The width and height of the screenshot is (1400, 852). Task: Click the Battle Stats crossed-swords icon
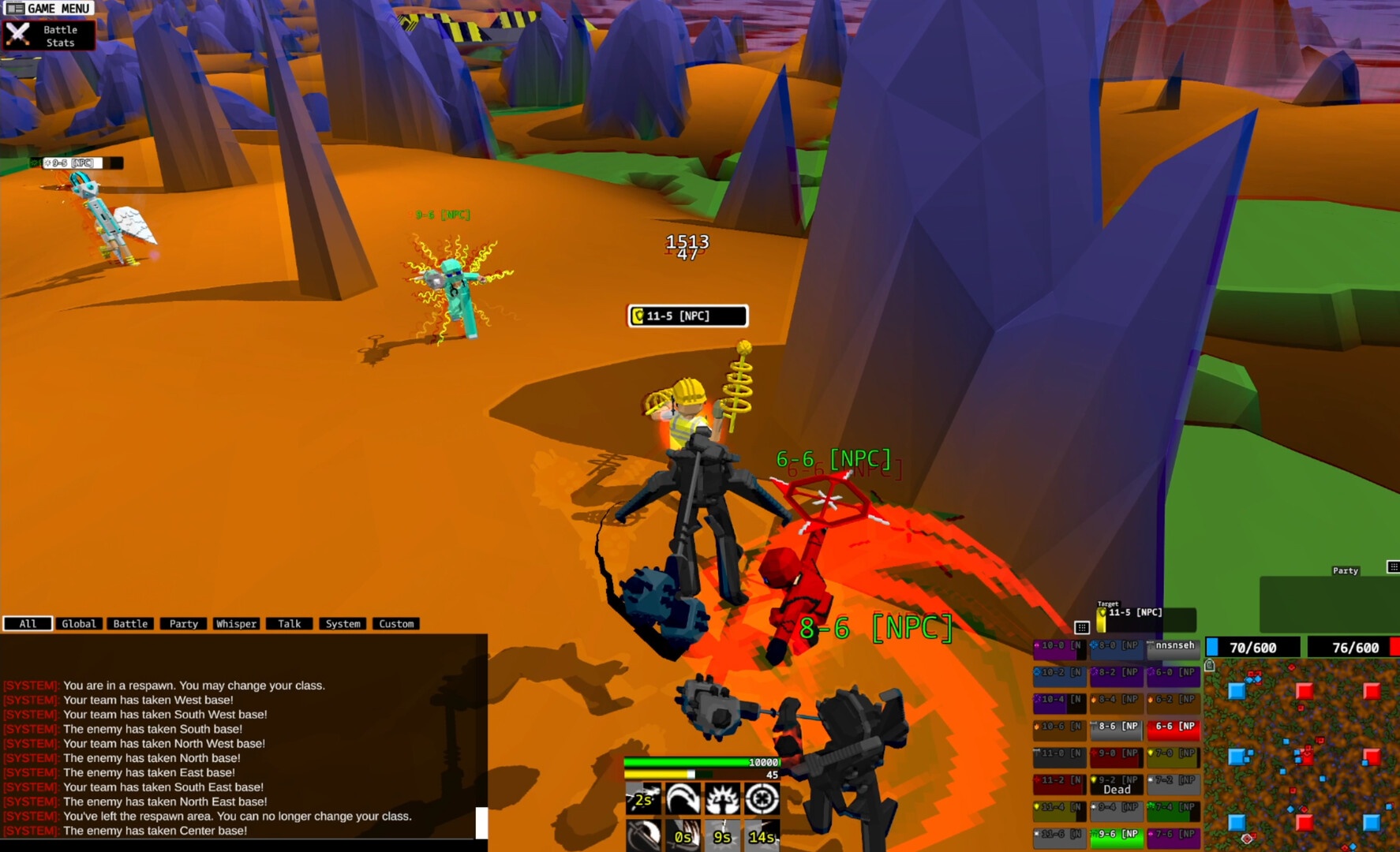17,35
